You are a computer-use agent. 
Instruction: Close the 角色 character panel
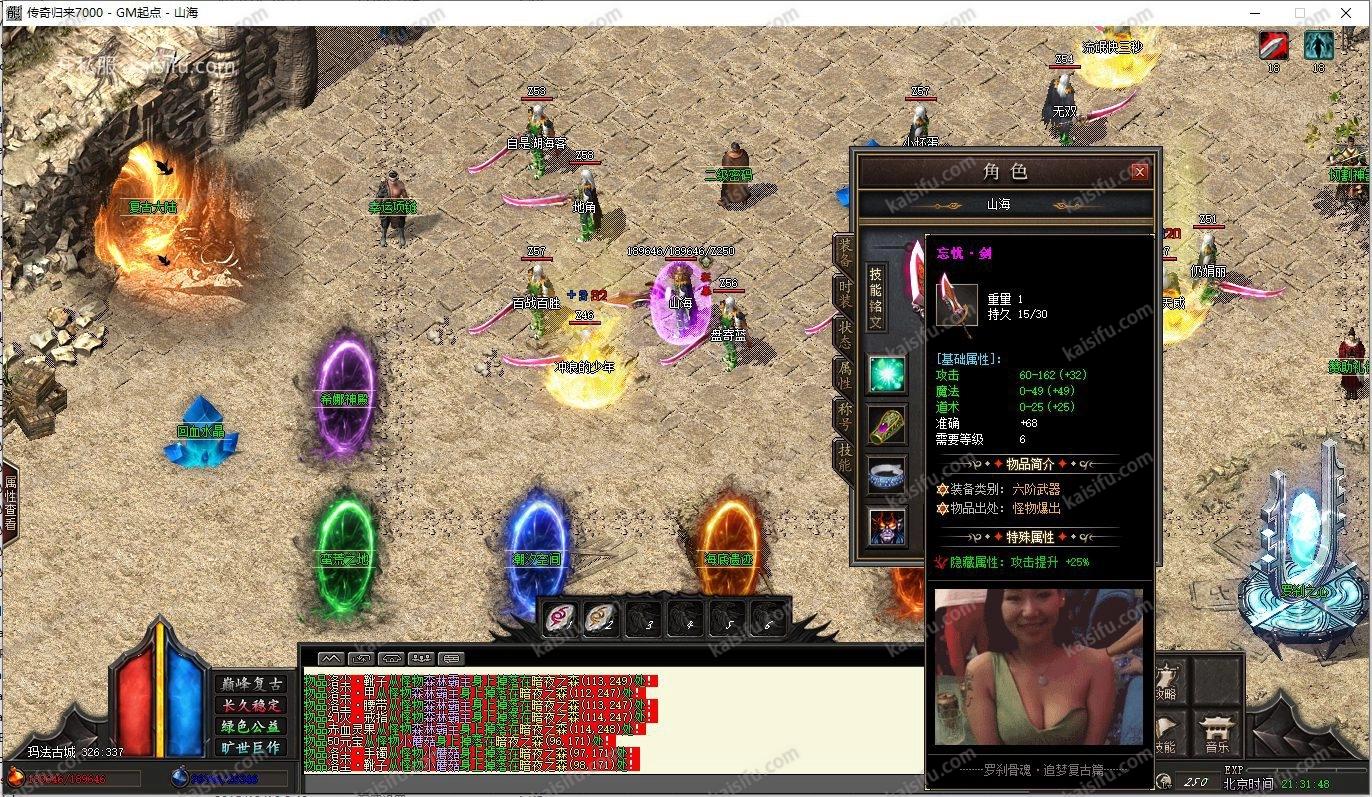pyautogui.click(x=1139, y=172)
